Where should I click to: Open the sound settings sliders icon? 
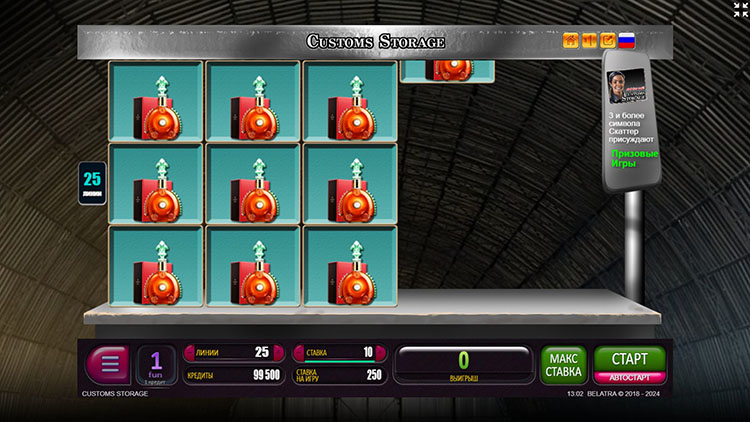click(589, 41)
